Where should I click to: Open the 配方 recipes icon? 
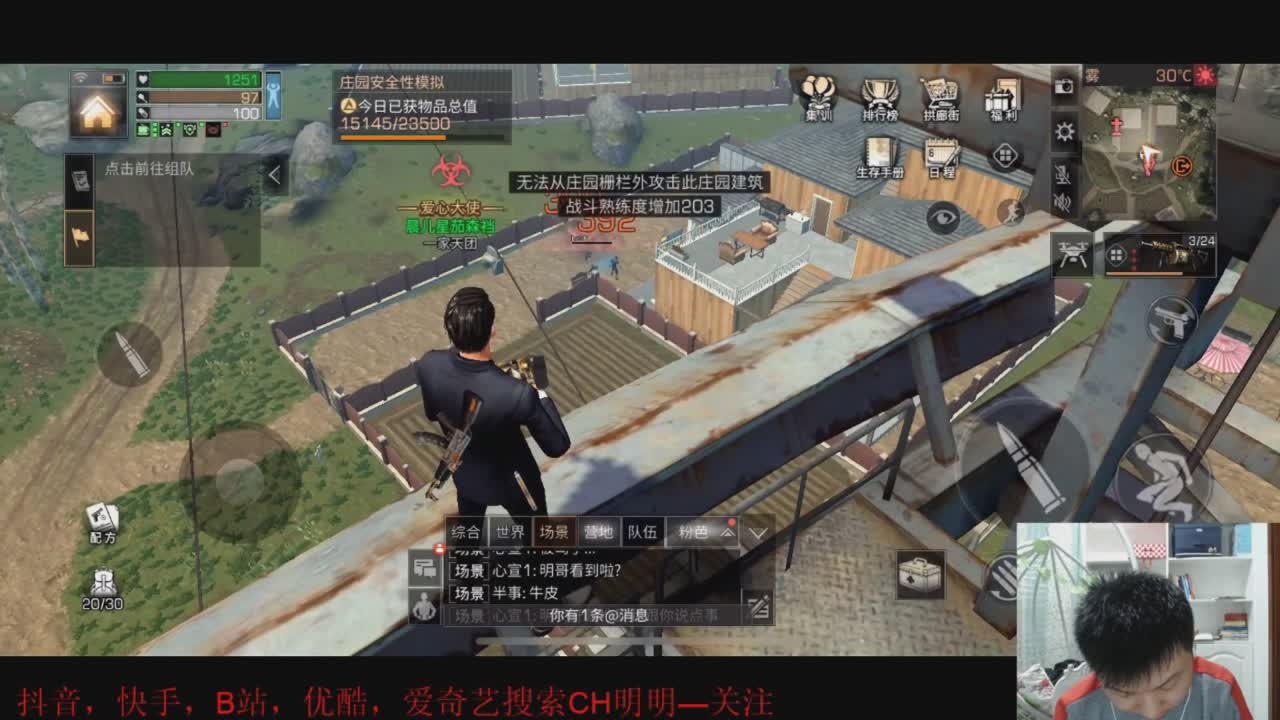pyautogui.click(x=102, y=523)
